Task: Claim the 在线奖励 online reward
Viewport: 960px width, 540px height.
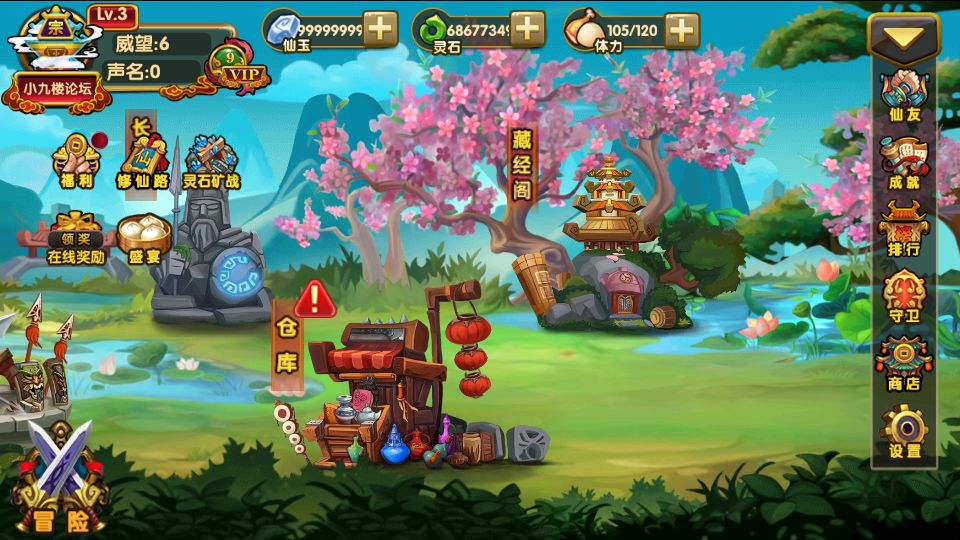Action: [x=75, y=236]
